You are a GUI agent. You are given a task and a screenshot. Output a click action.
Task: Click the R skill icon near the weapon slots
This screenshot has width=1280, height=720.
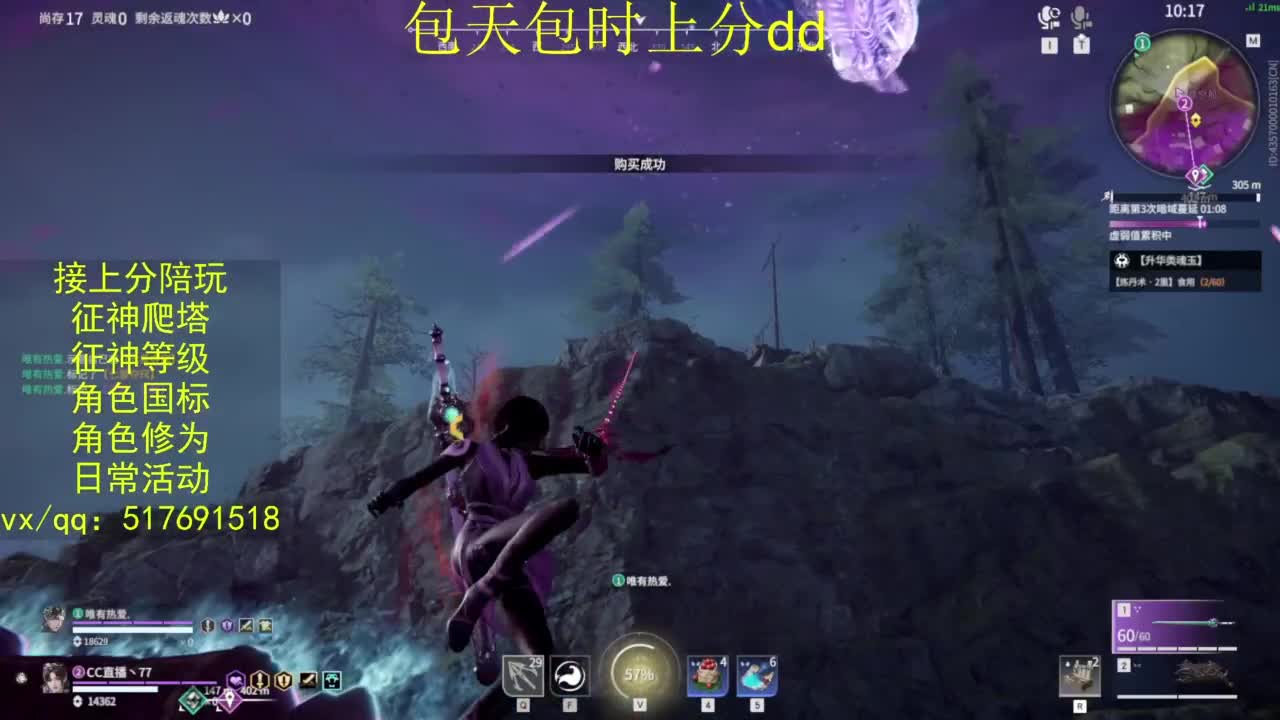pyautogui.click(x=1080, y=677)
